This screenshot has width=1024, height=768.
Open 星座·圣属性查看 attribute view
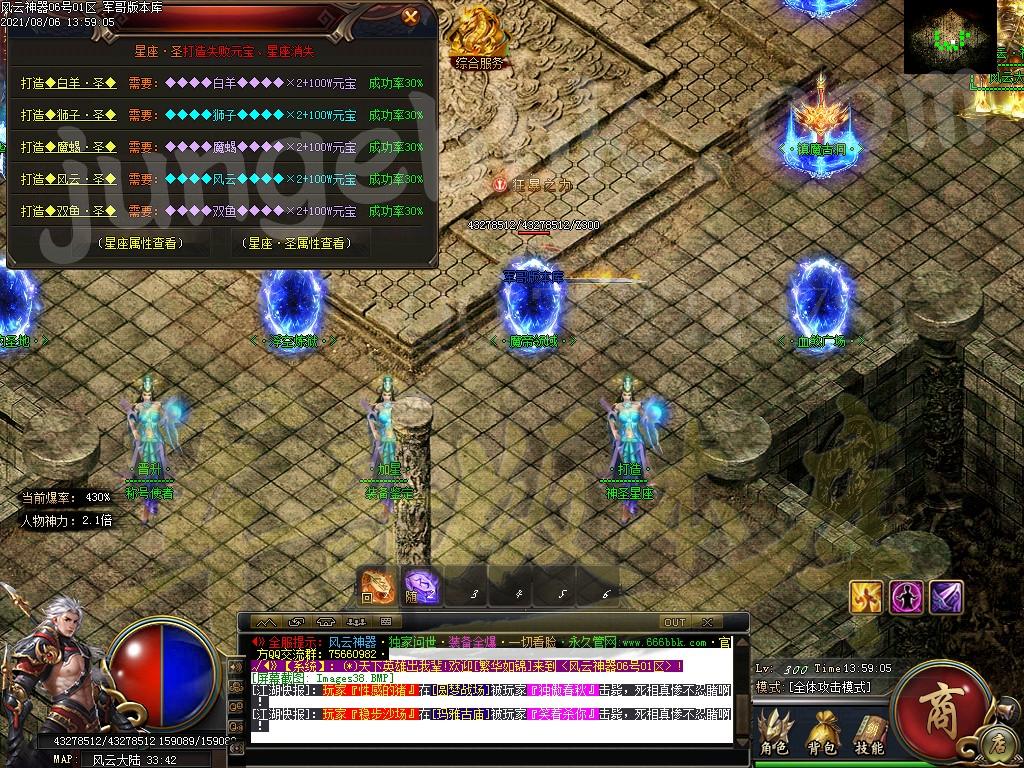point(299,243)
